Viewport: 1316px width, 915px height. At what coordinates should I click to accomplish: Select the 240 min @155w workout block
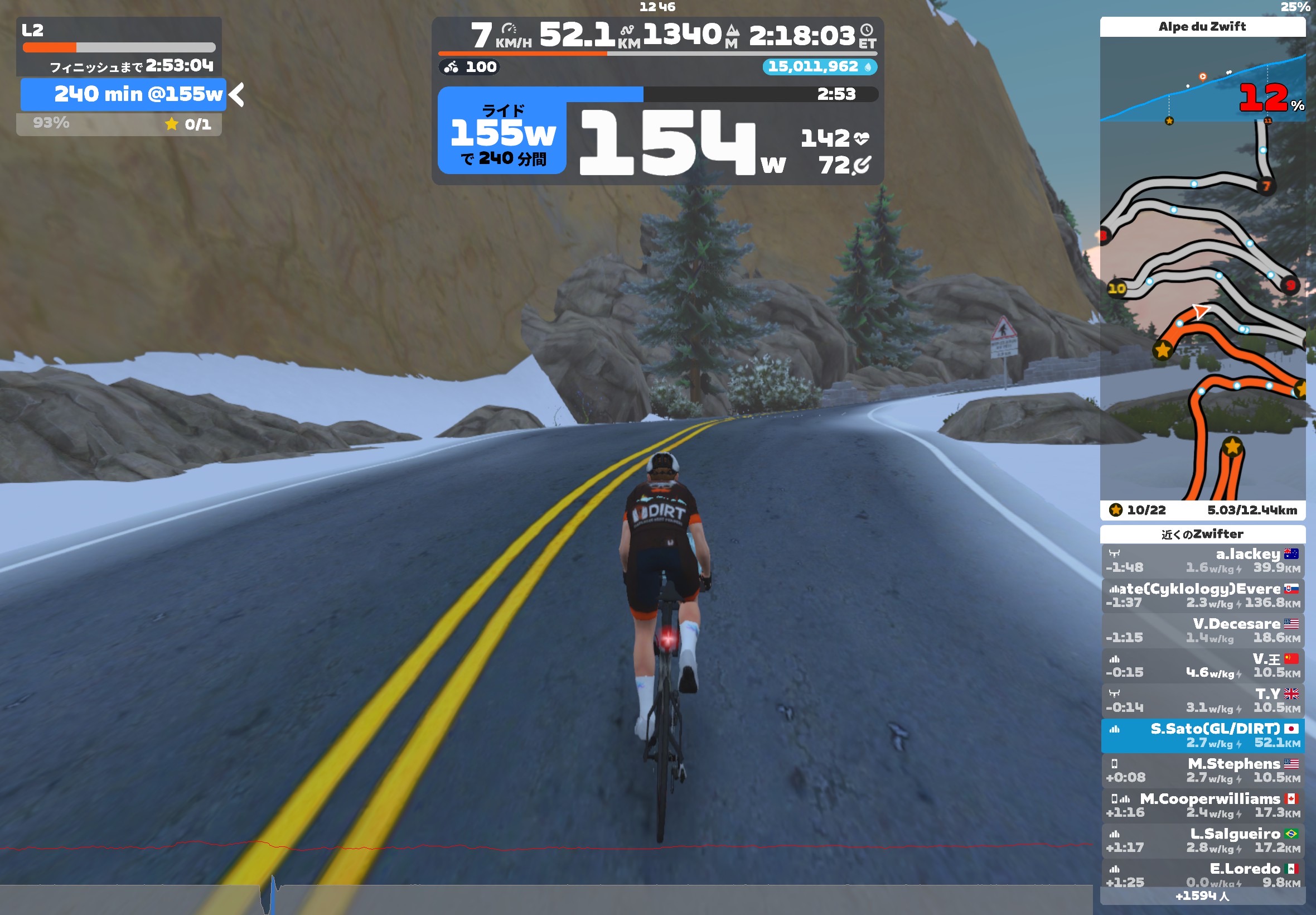pos(123,95)
